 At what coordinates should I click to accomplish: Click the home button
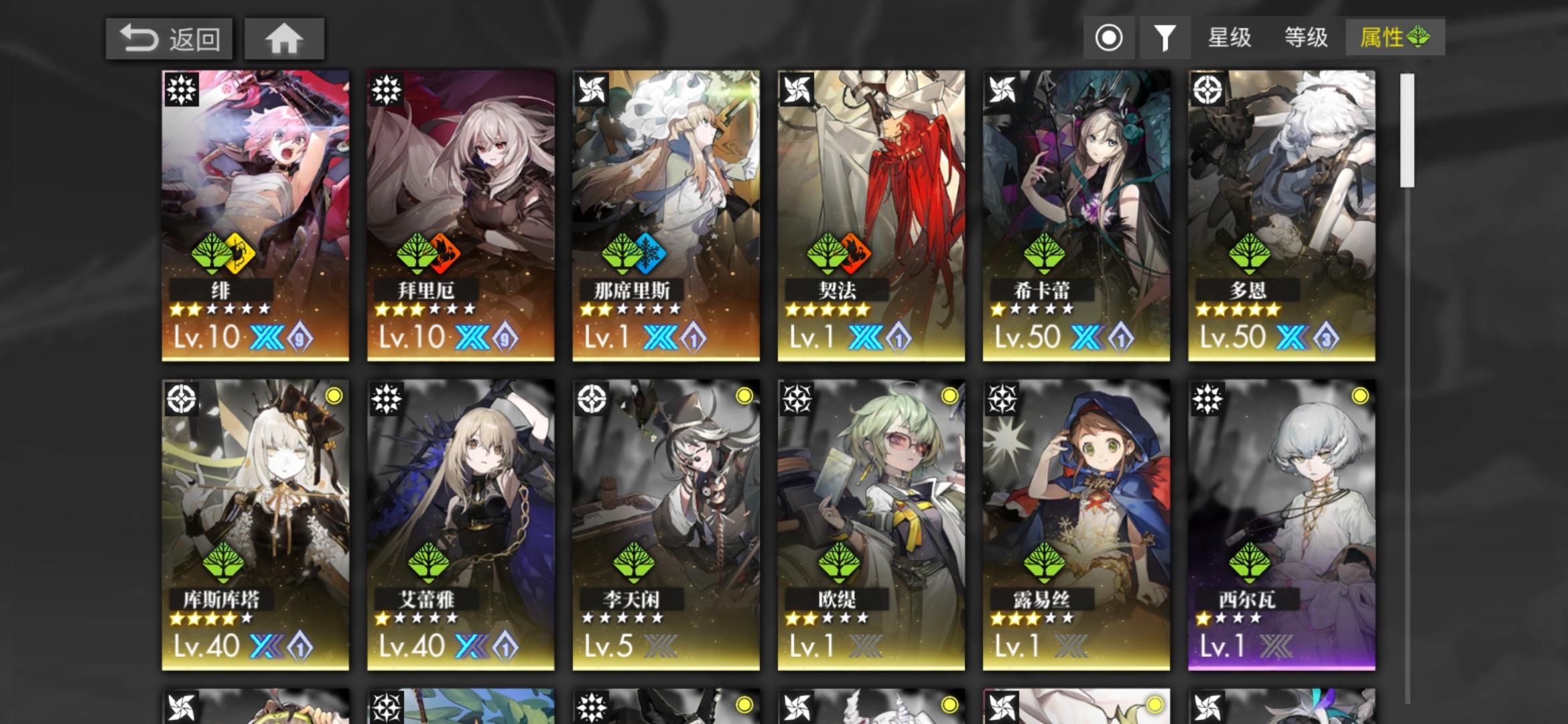tap(284, 39)
